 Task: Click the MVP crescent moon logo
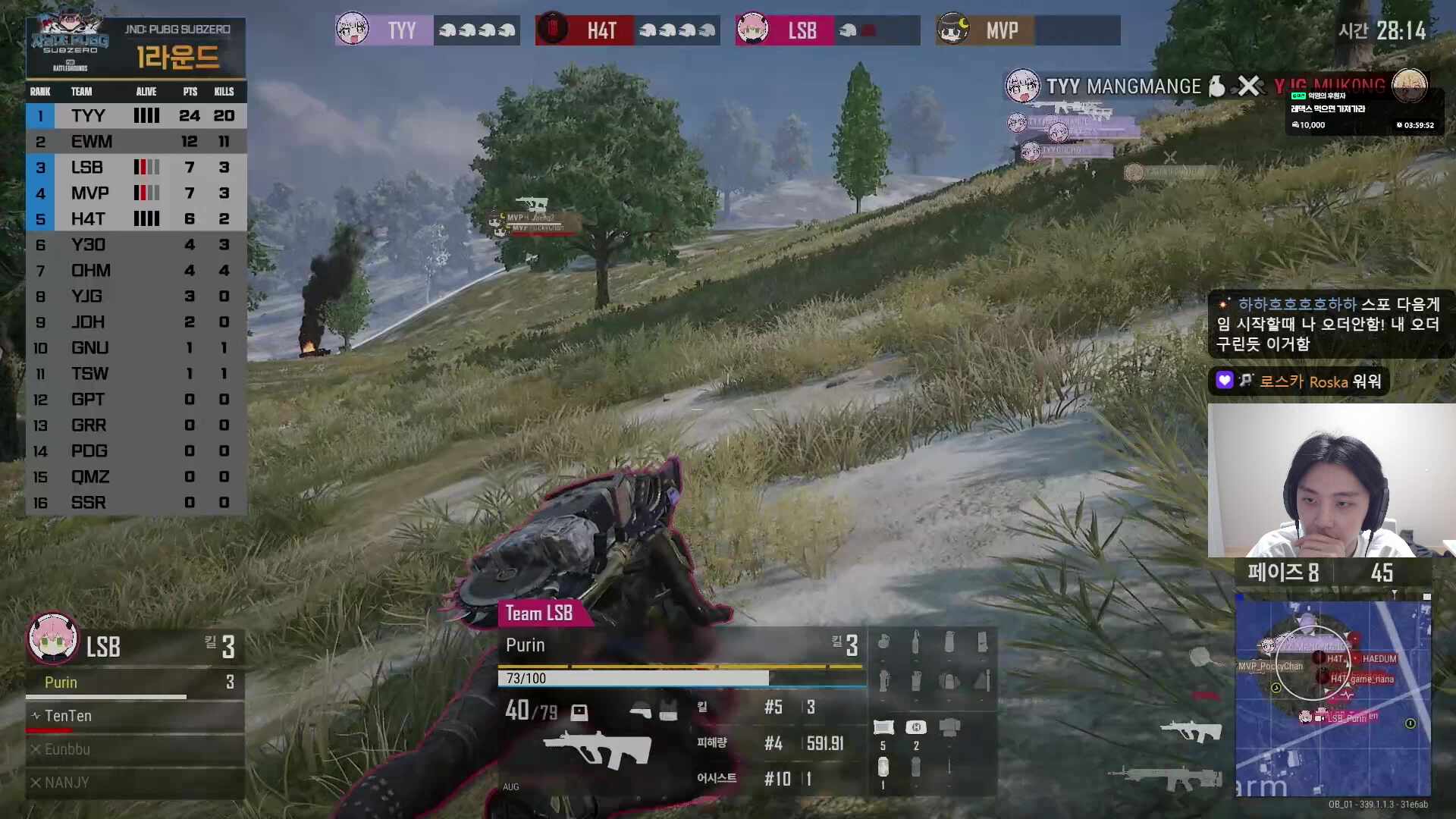(954, 30)
